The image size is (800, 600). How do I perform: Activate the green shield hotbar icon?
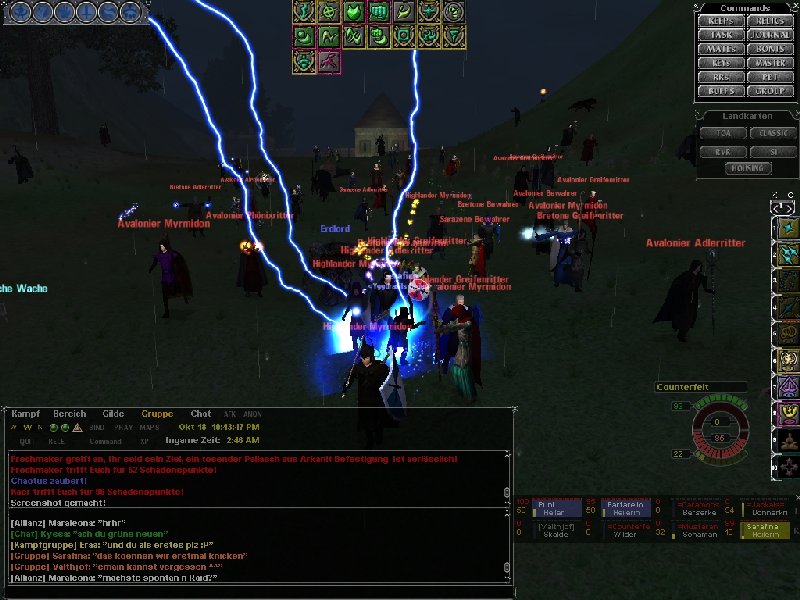tap(354, 12)
